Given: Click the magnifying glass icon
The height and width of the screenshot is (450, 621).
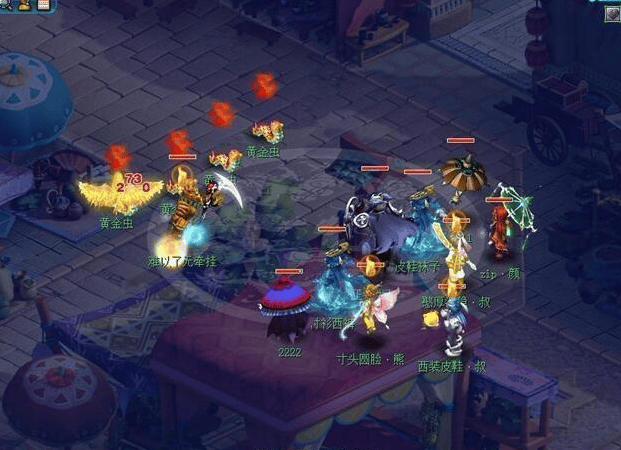Looking at the screenshot, I should tap(6, 5).
